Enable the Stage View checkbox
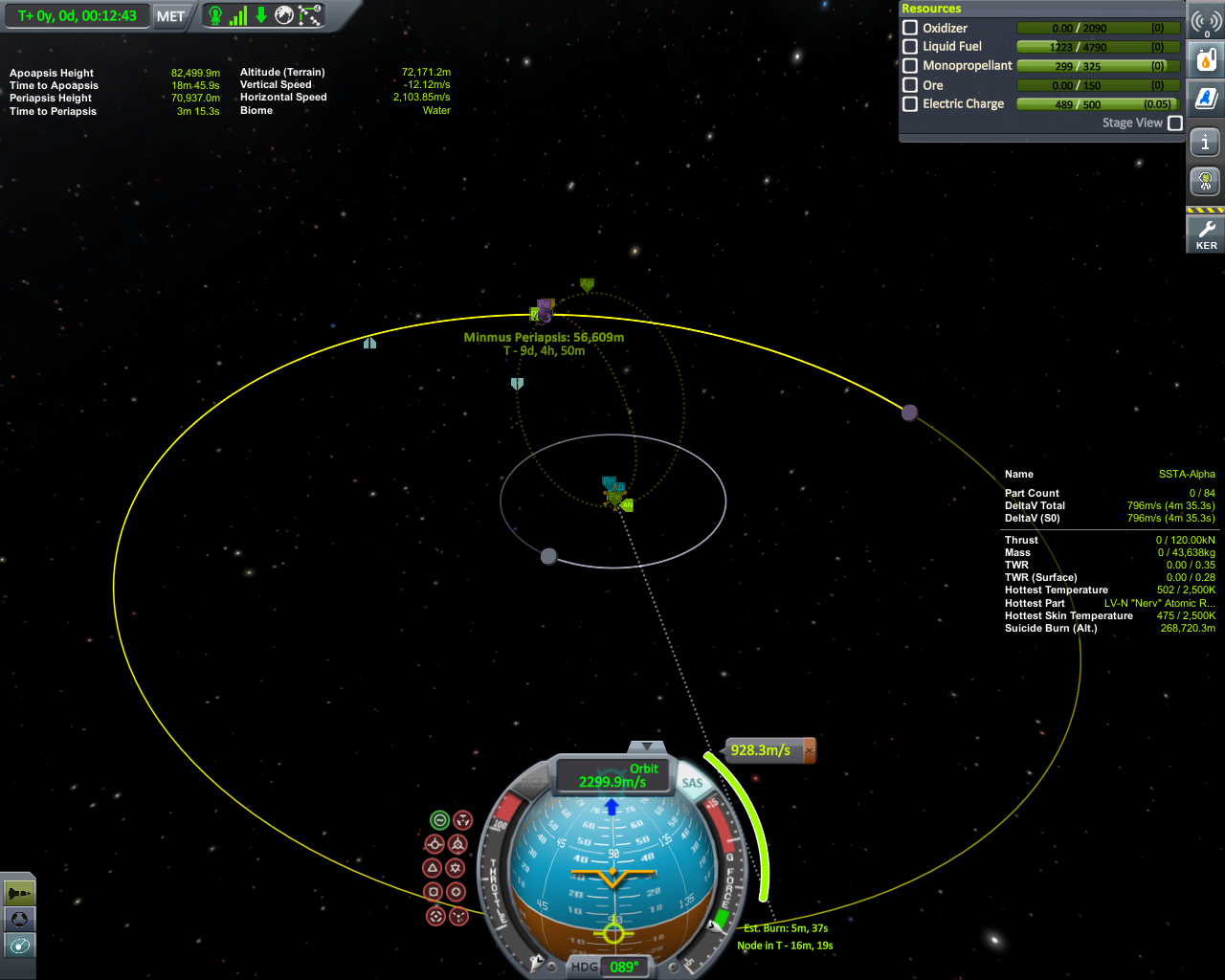Screen dimensions: 1225x980 pos(1175,122)
